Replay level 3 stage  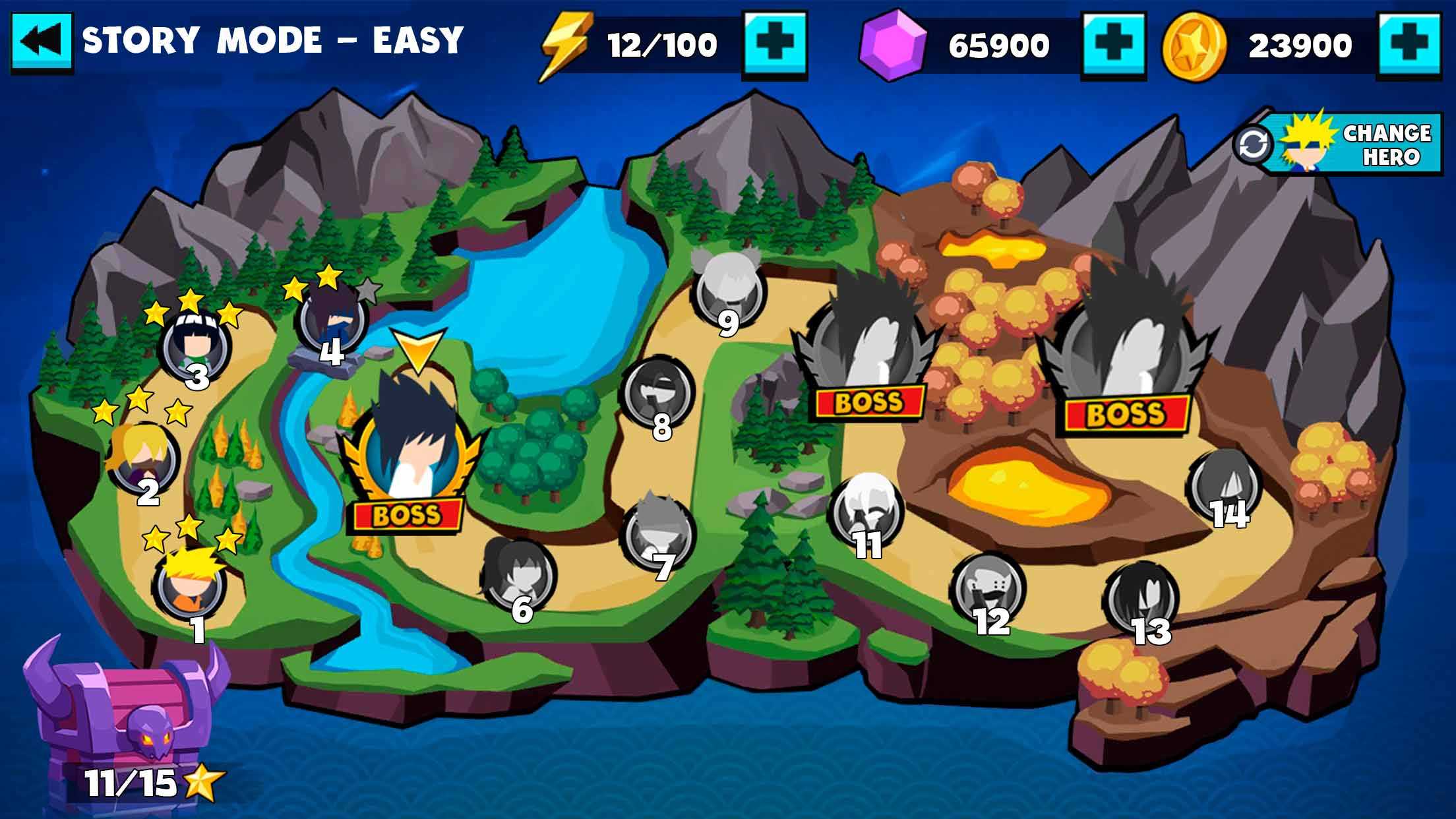(x=197, y=346)
